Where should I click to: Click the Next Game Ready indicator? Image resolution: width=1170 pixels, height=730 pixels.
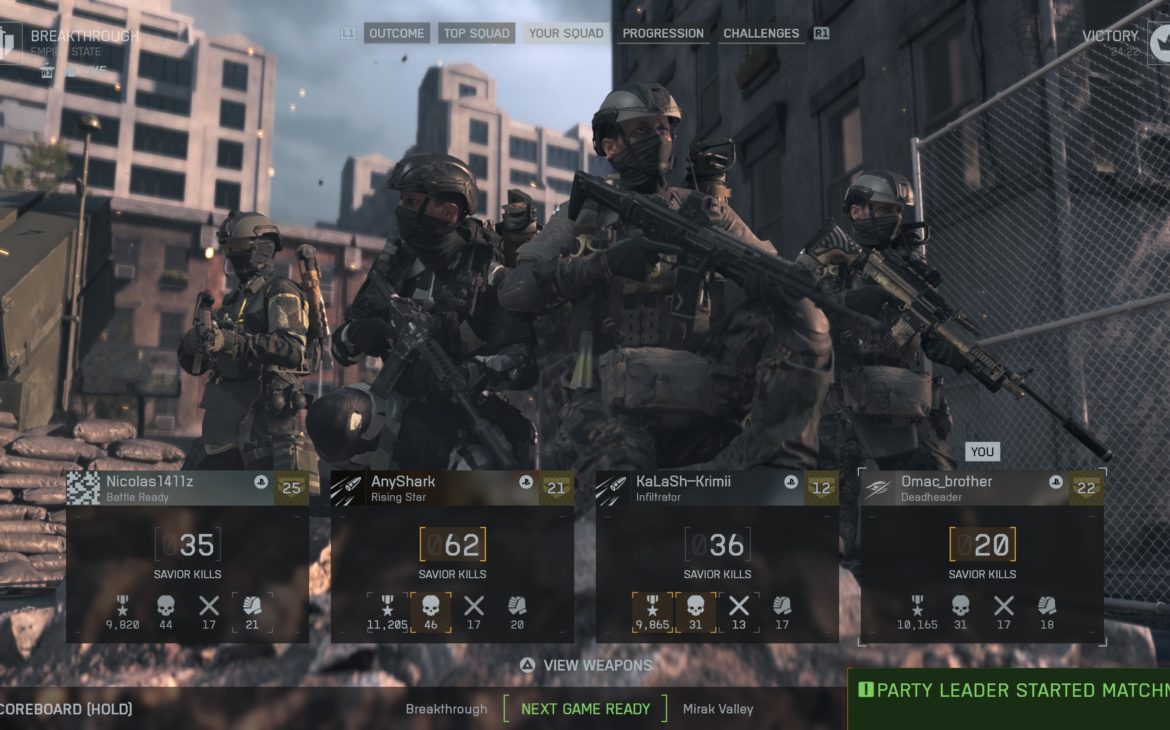click(x=585, y=709)
